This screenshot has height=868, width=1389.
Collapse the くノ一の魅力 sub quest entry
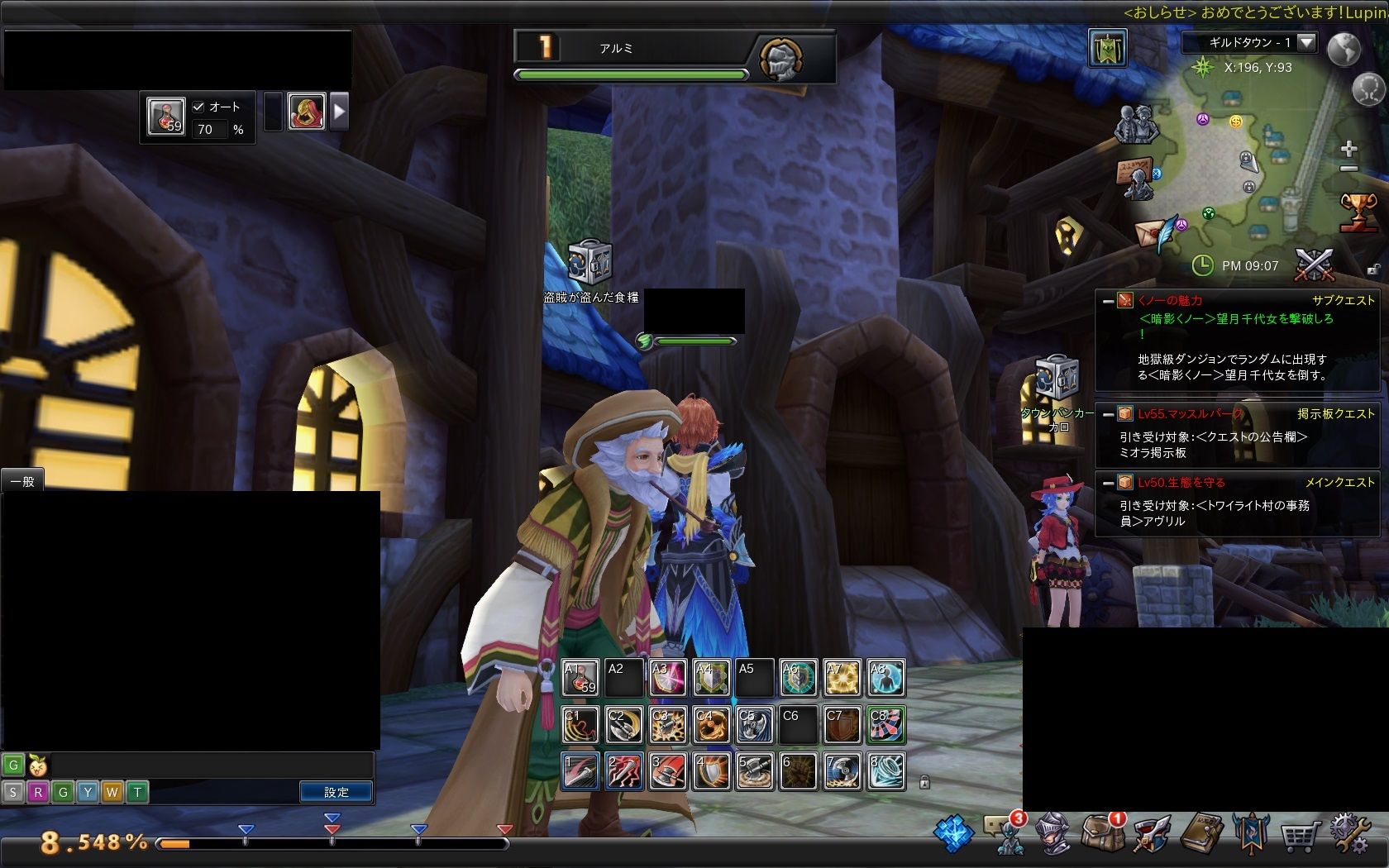point(1108,301)
